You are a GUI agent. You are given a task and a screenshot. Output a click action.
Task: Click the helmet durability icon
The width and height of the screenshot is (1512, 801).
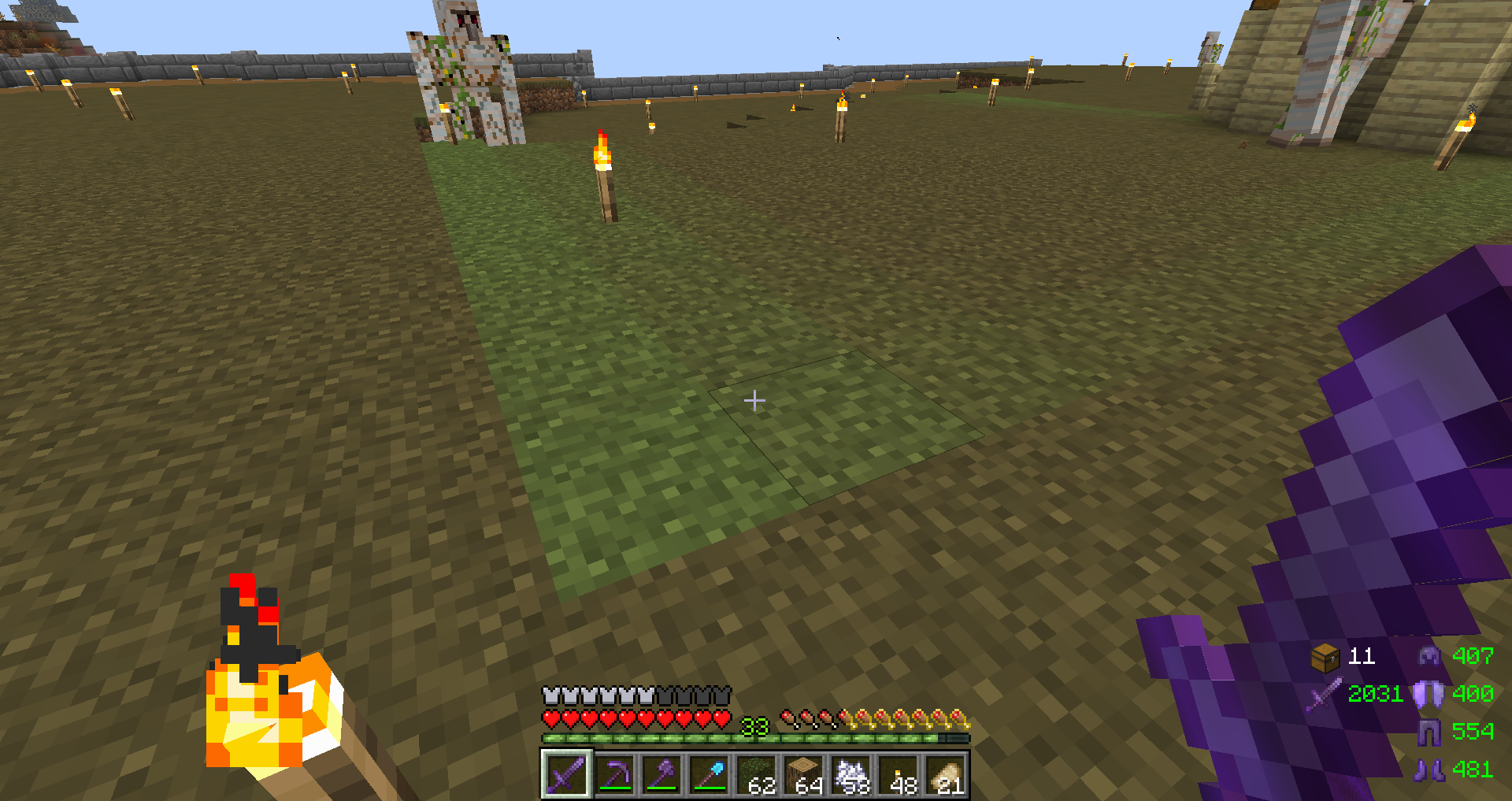point(1429,656)
